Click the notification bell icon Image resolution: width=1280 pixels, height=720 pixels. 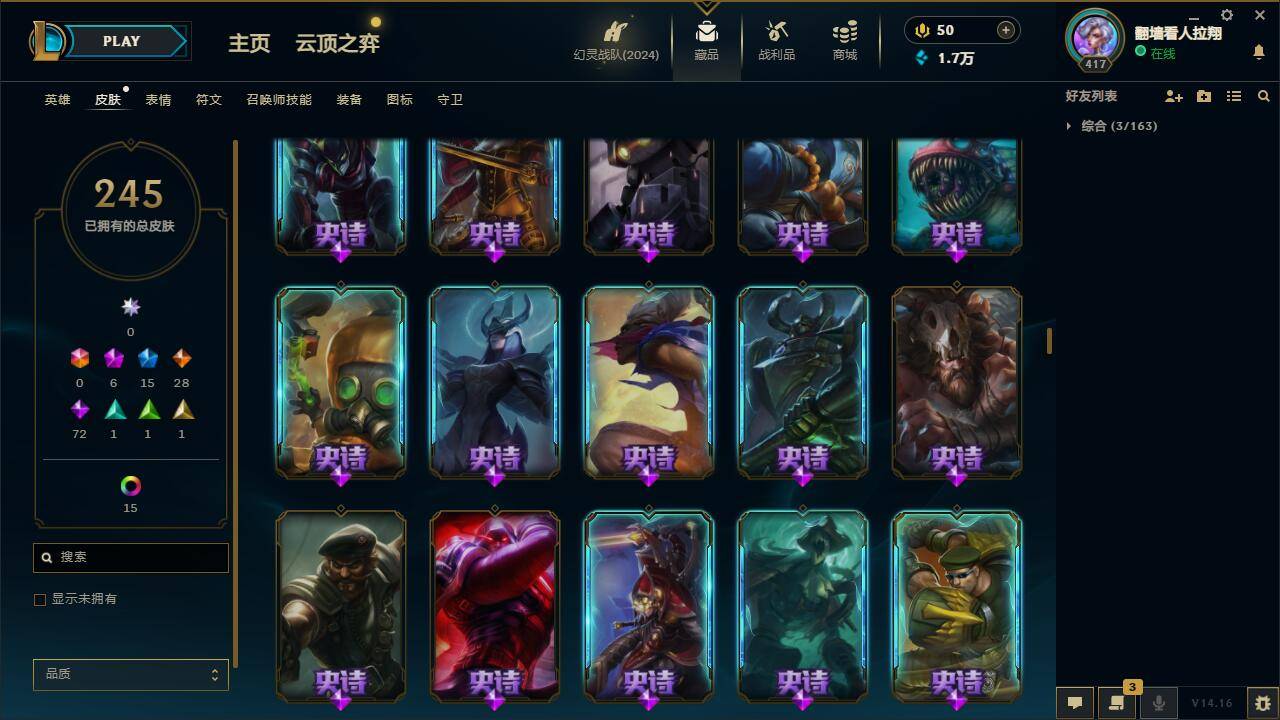point(1258,50)
